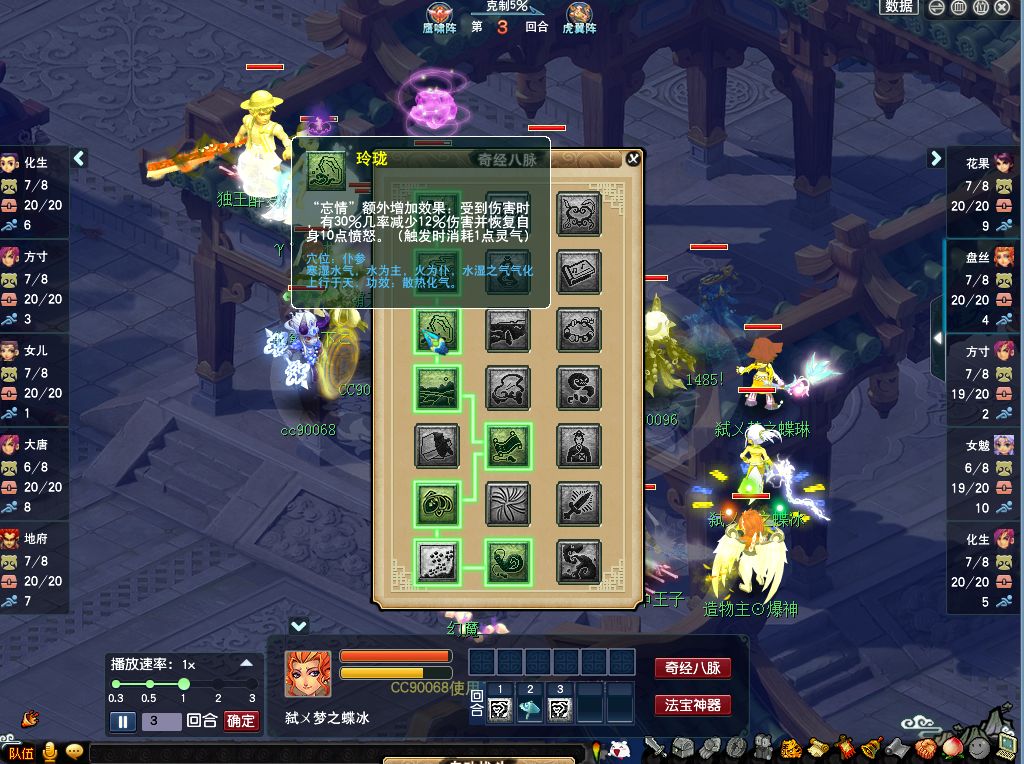
Task: Collapse the right team roster arrow
Action: point(936,158)
